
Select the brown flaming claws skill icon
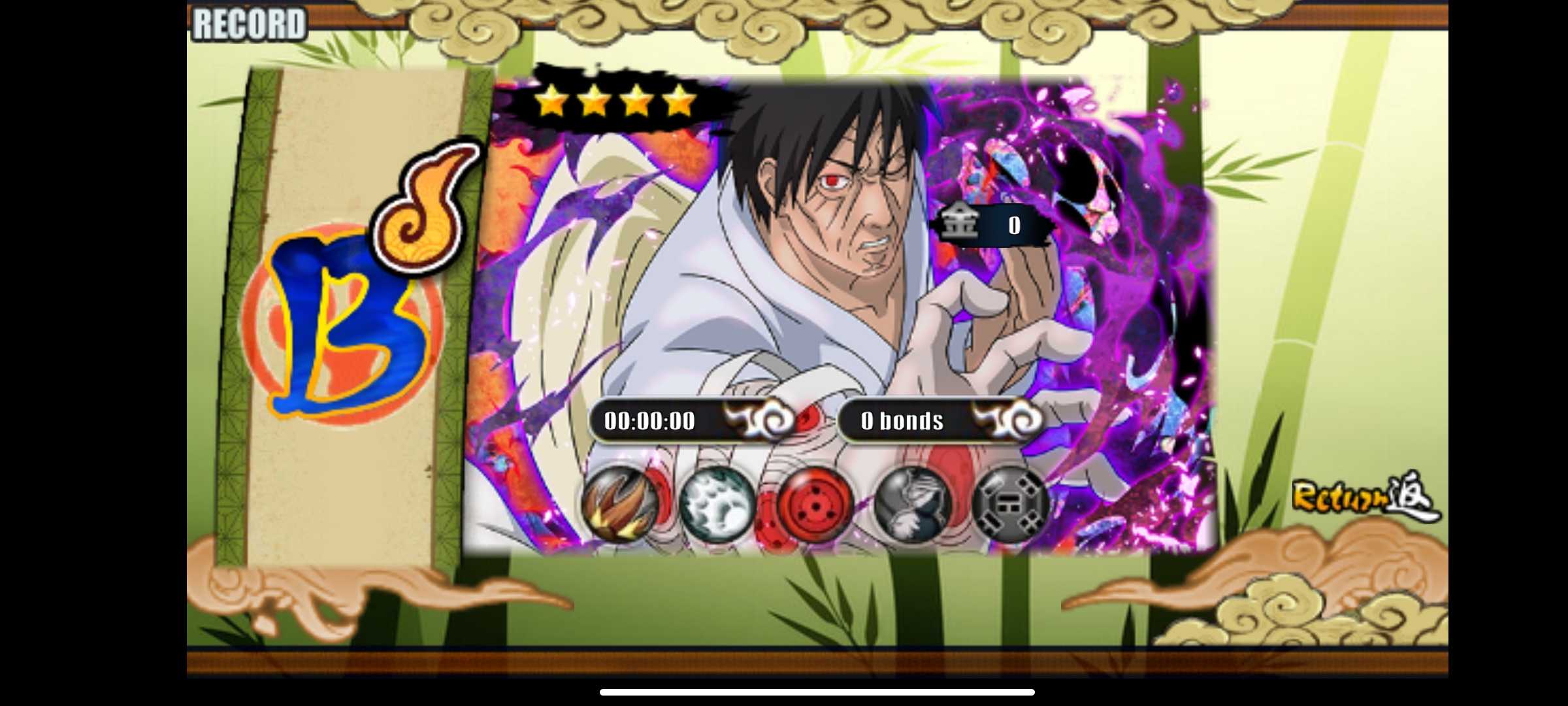(x=619, y=504)
